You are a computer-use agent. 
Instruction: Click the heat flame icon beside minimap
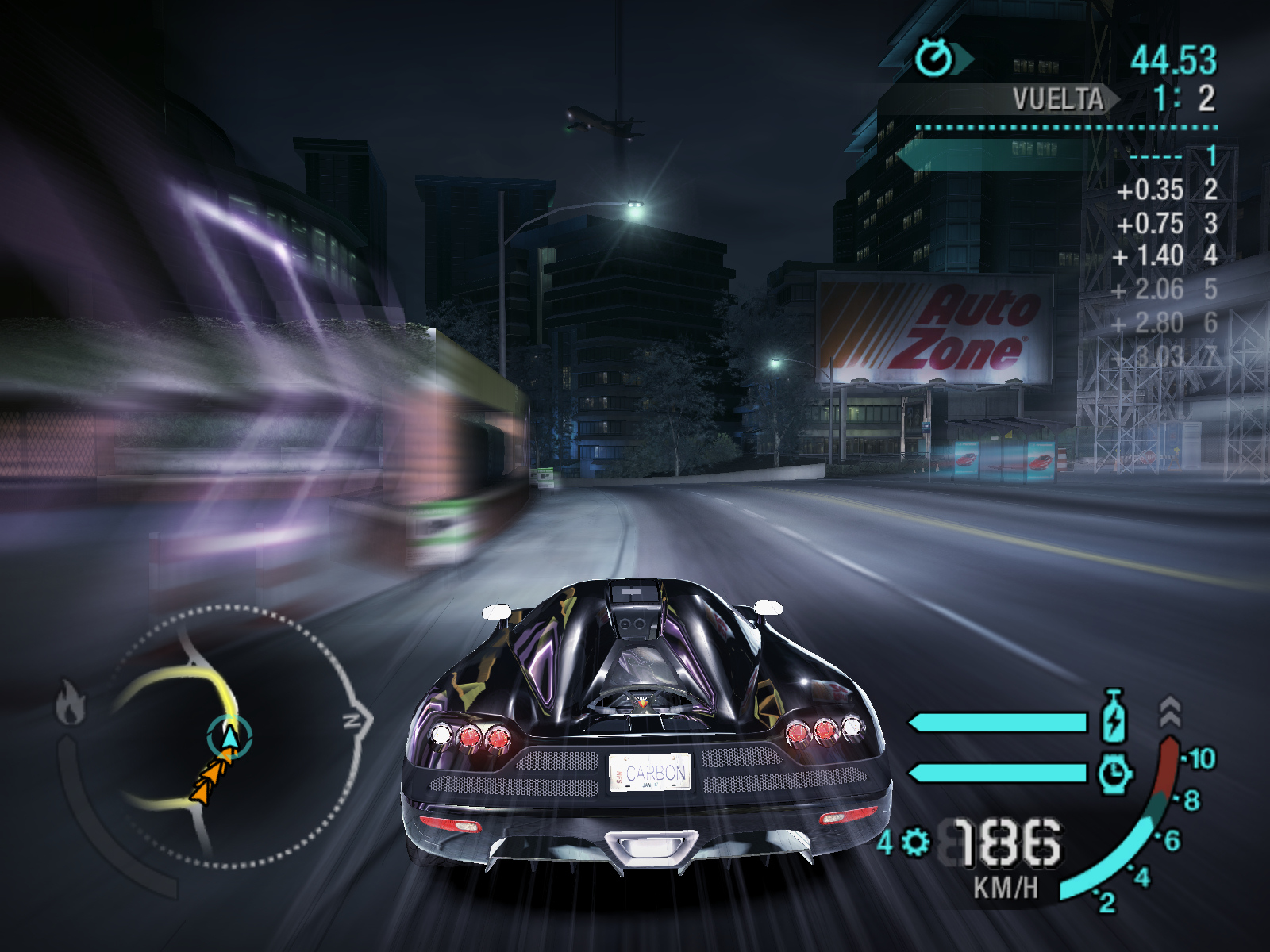point(71,703)
